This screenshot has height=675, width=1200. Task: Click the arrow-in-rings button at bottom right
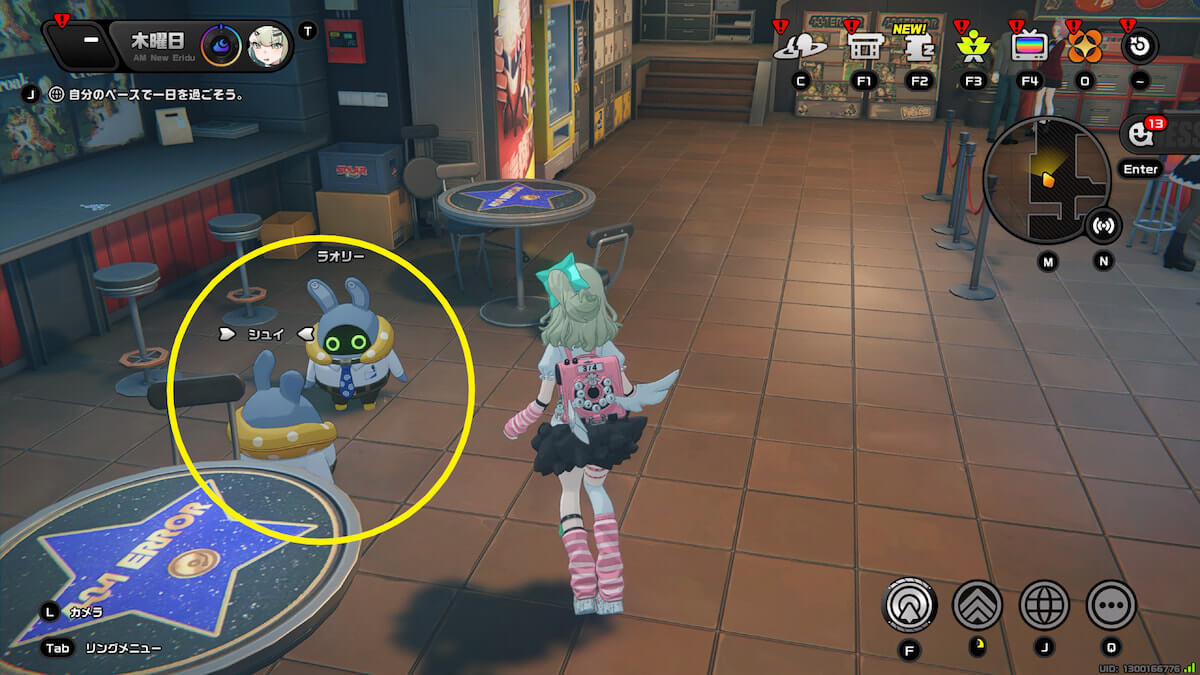click(x=910, y=604)
